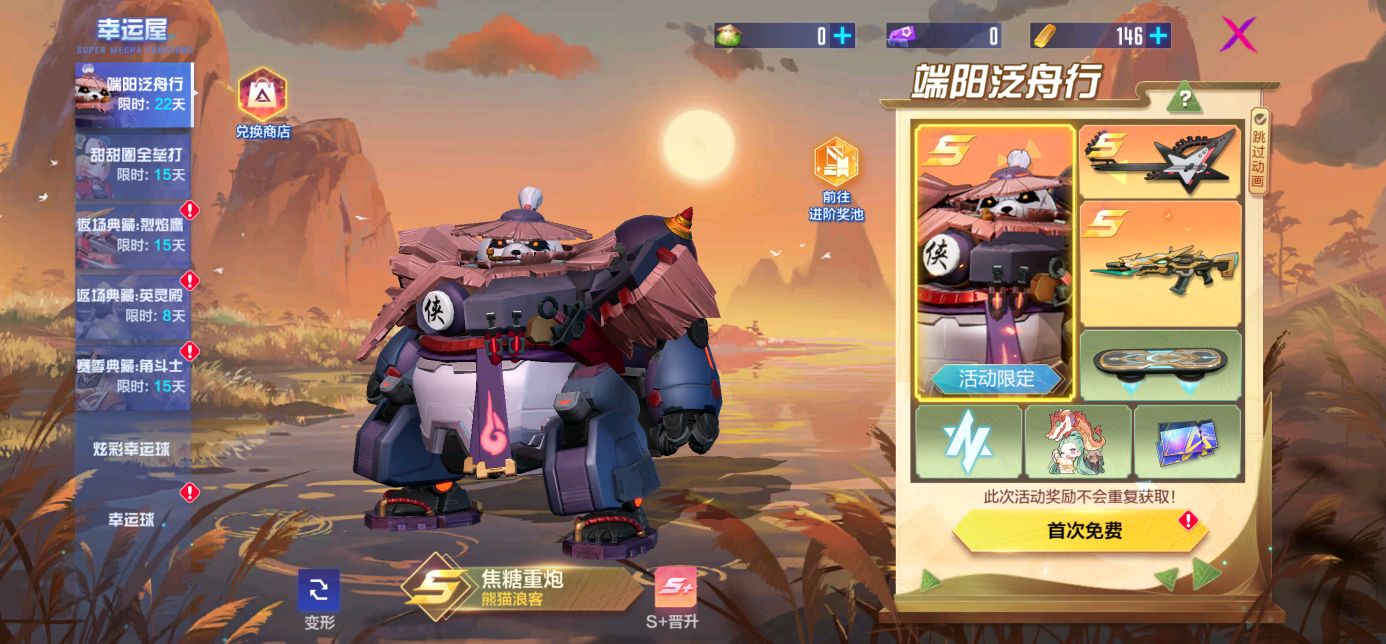Open the S+晋升 promotion button
This screenshot has width=1386, height=644.
click(675, 598)
